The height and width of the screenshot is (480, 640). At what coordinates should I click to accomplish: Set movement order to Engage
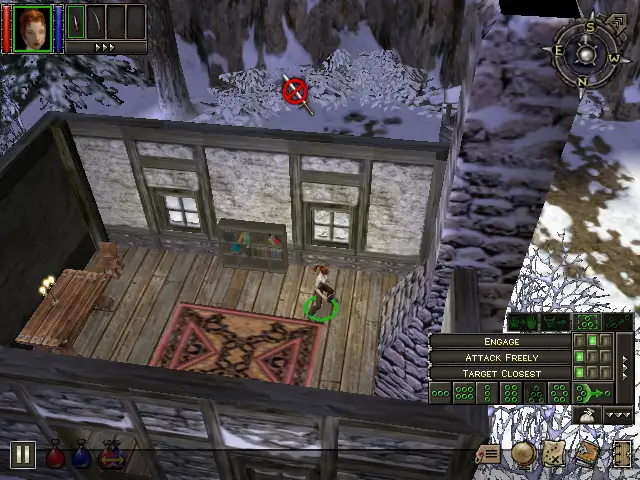pyautogui.click(x=501, y=342)
